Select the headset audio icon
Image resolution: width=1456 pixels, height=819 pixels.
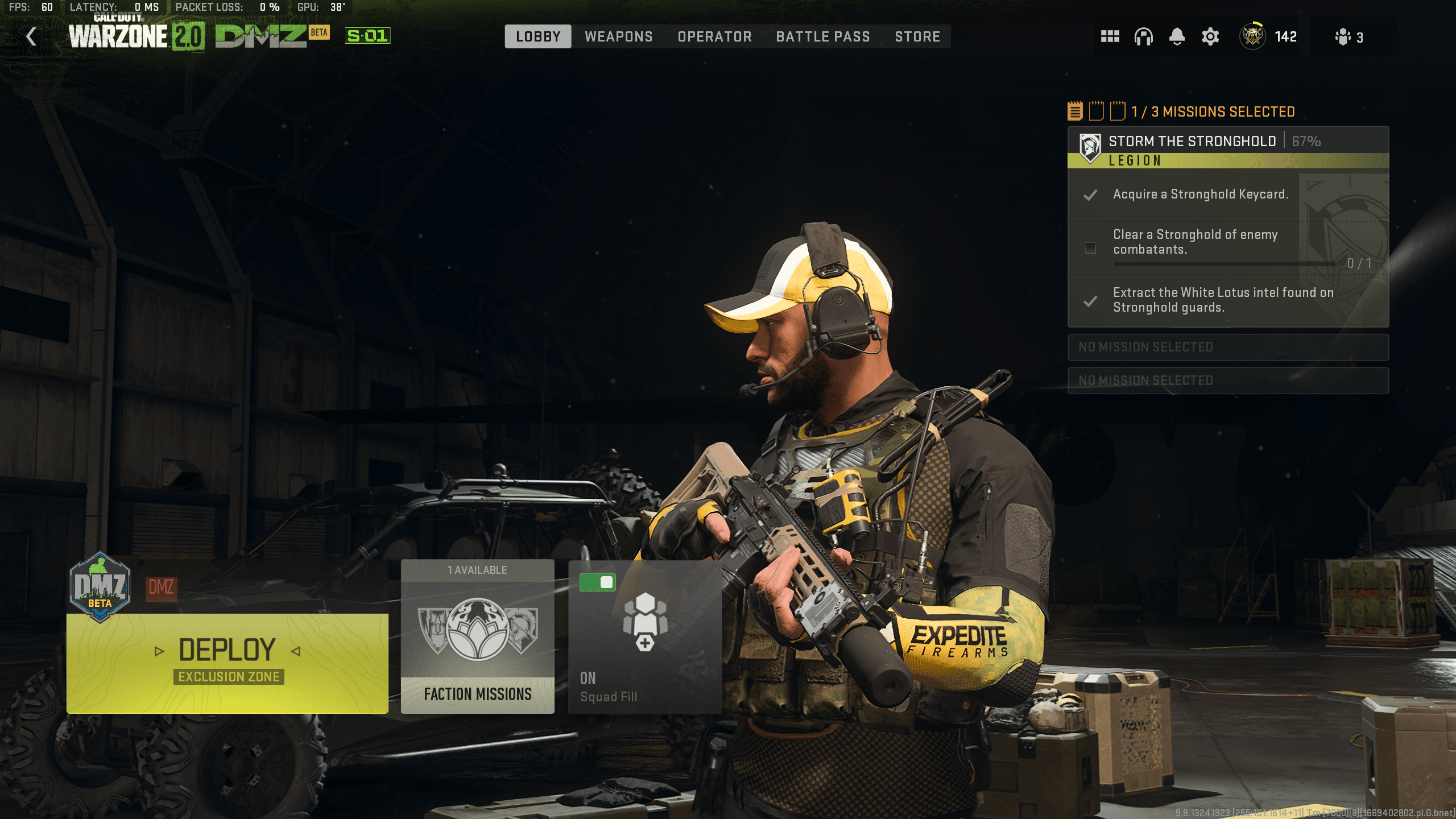pyautogui.click(x=1143, y=36)
